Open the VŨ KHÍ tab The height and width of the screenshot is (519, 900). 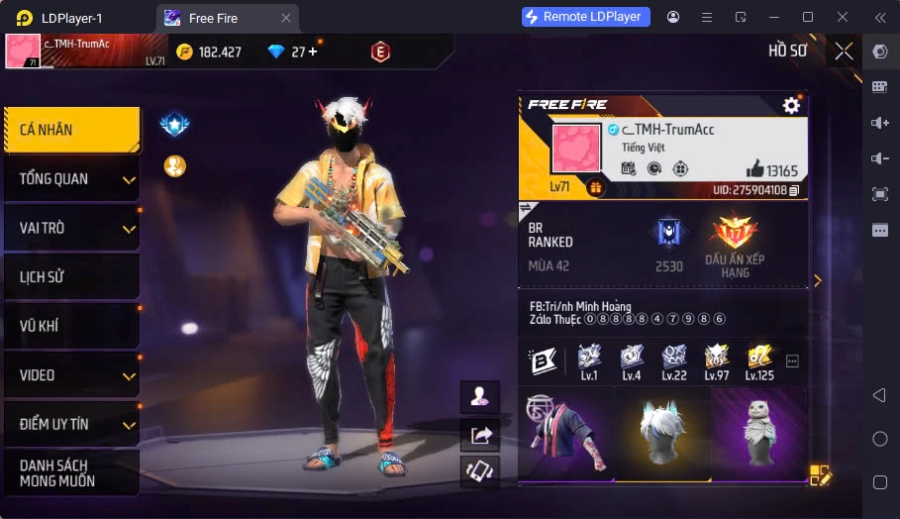click(70, 326)
